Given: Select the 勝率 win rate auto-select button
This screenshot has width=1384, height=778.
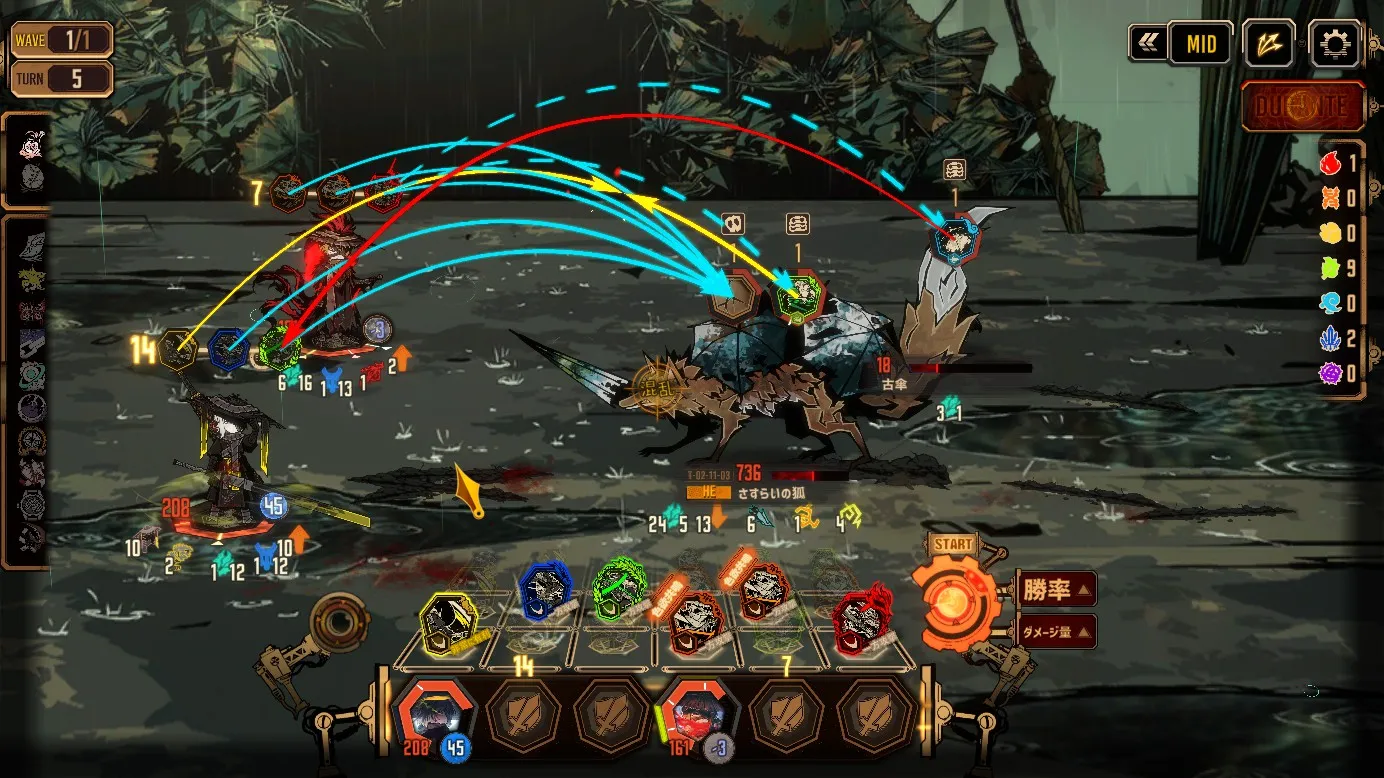Looking at the screenshot, I should [1056, 589].
